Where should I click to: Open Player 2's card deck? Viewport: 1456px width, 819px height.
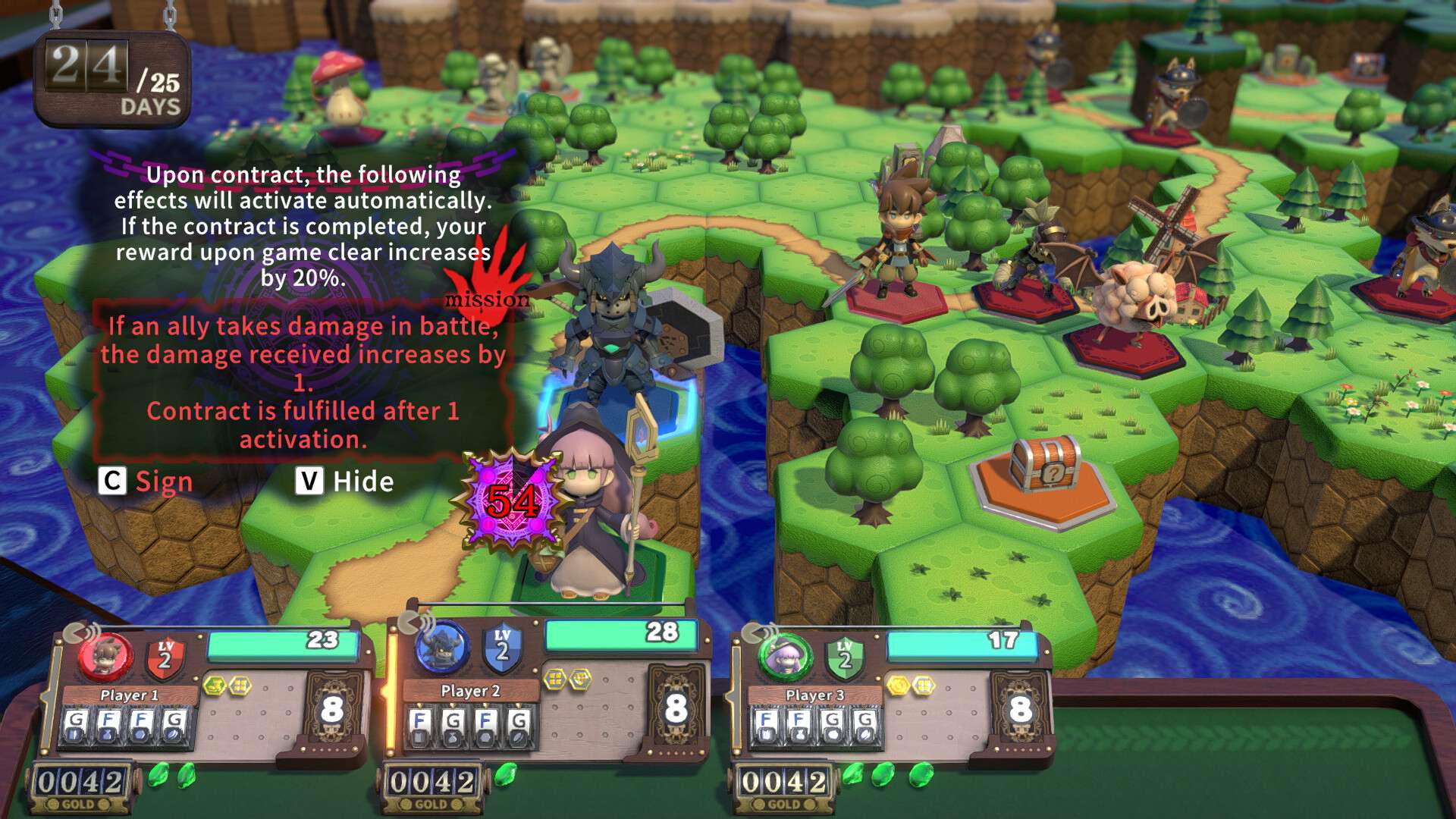coord(676,709)
